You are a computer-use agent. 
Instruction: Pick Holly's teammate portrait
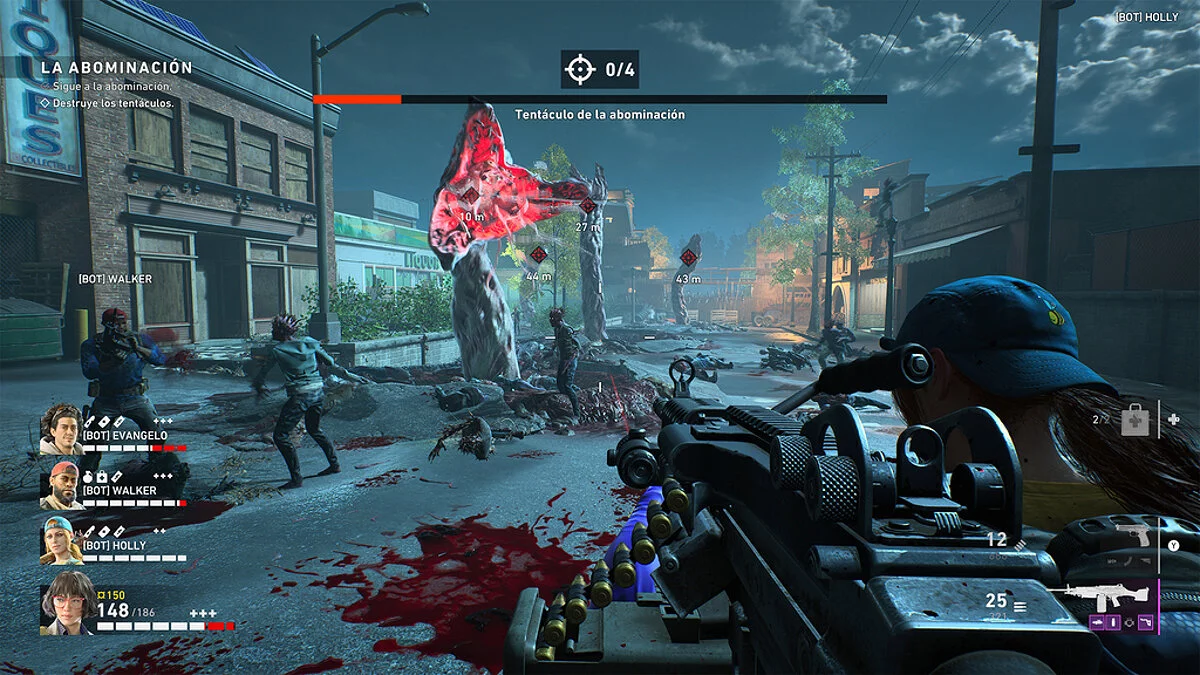tap(61, 540)
